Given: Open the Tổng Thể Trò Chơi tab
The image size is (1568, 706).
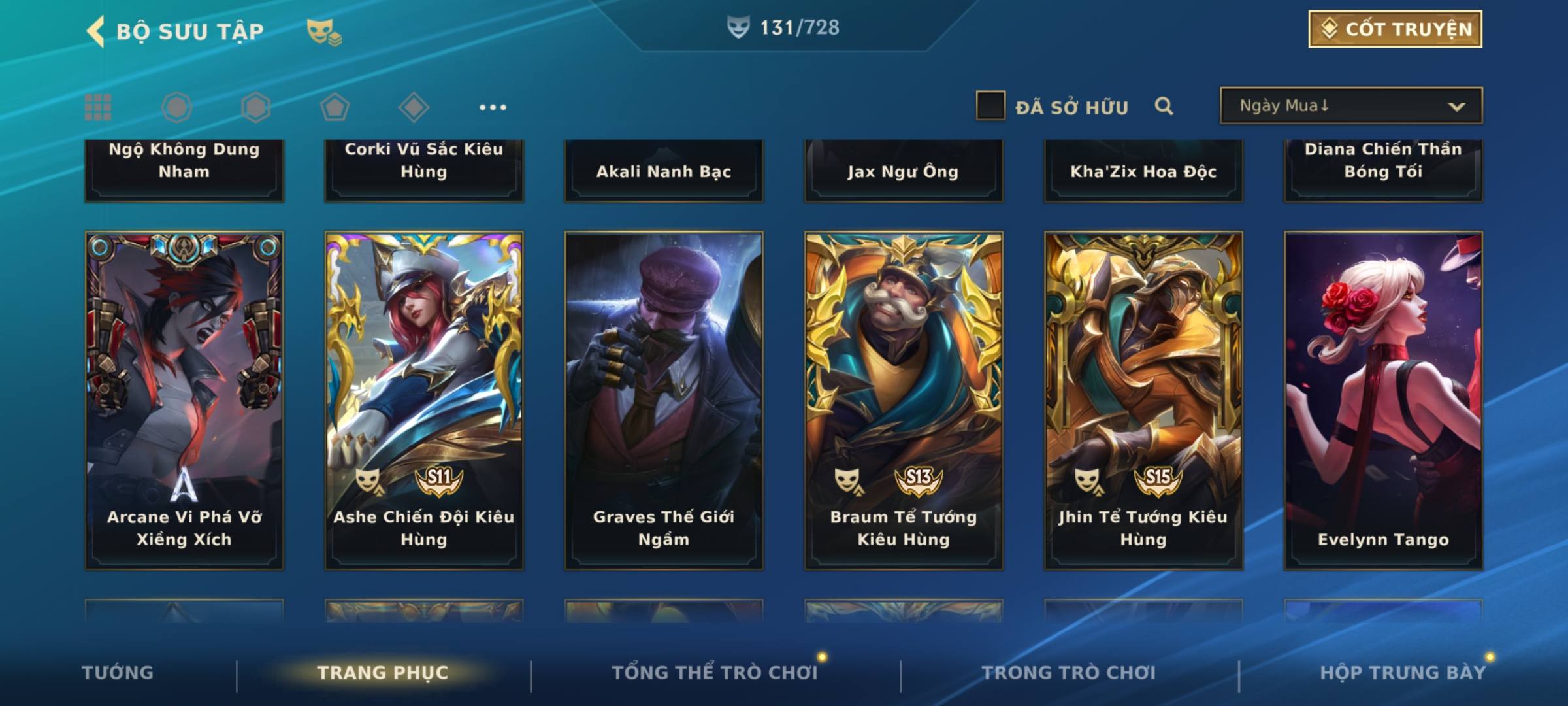Looking at the screenshot, I should [x=715, y=673].
